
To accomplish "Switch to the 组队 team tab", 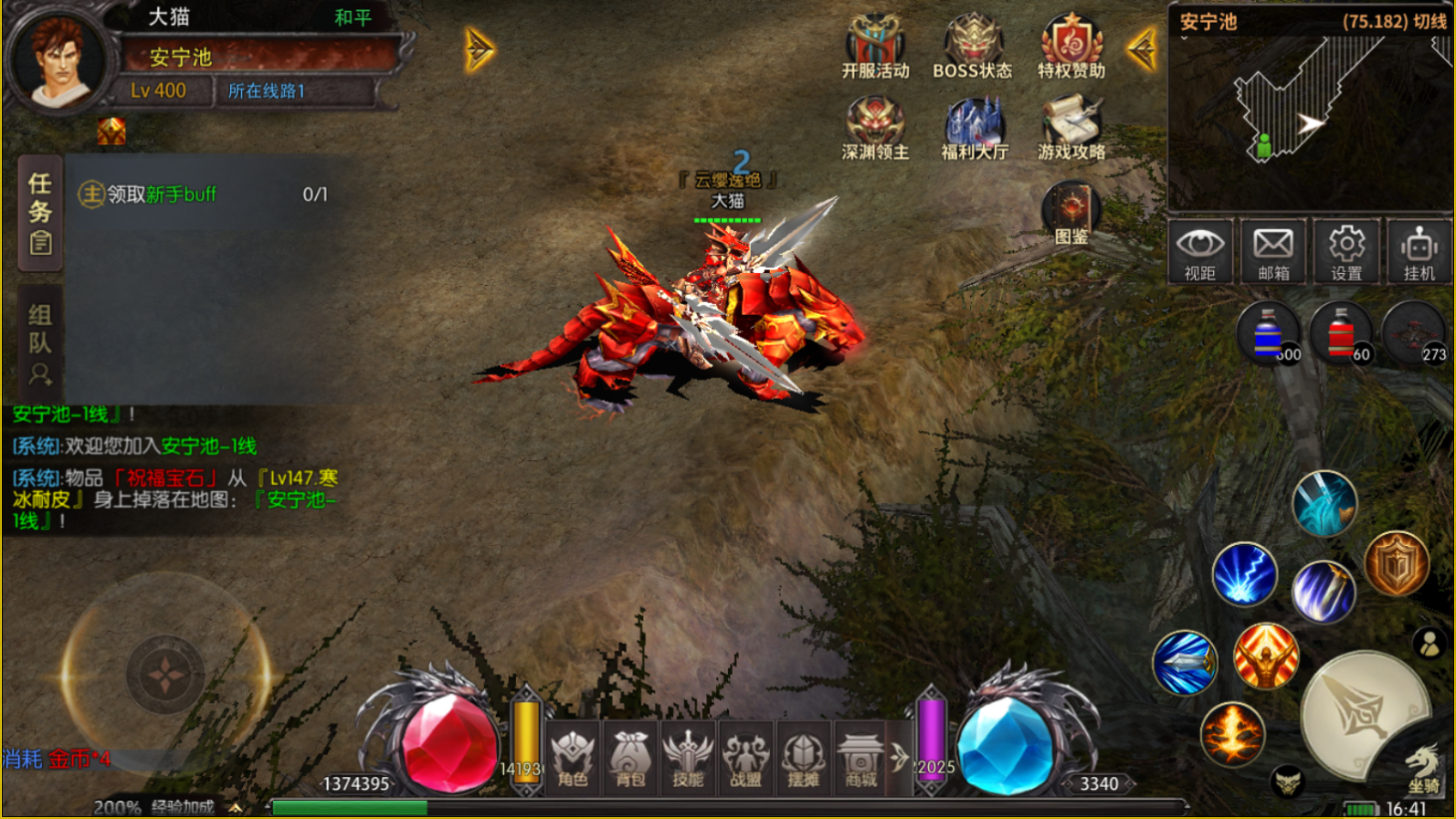I will (40, 344).
